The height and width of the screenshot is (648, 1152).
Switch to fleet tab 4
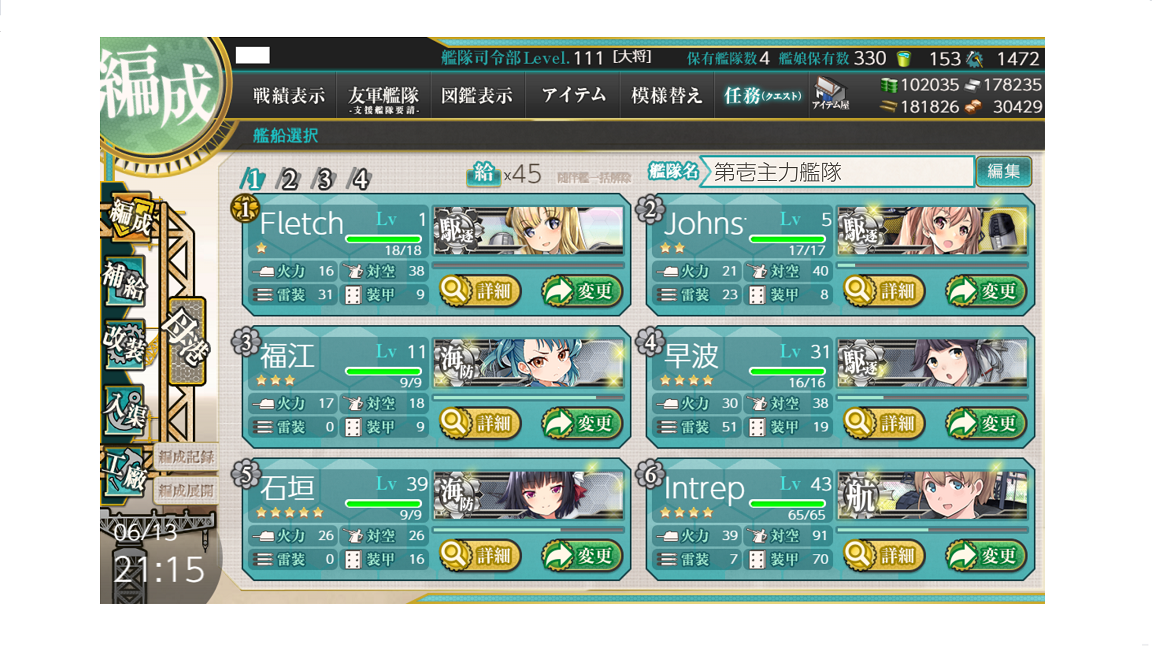tap(359, 180)
